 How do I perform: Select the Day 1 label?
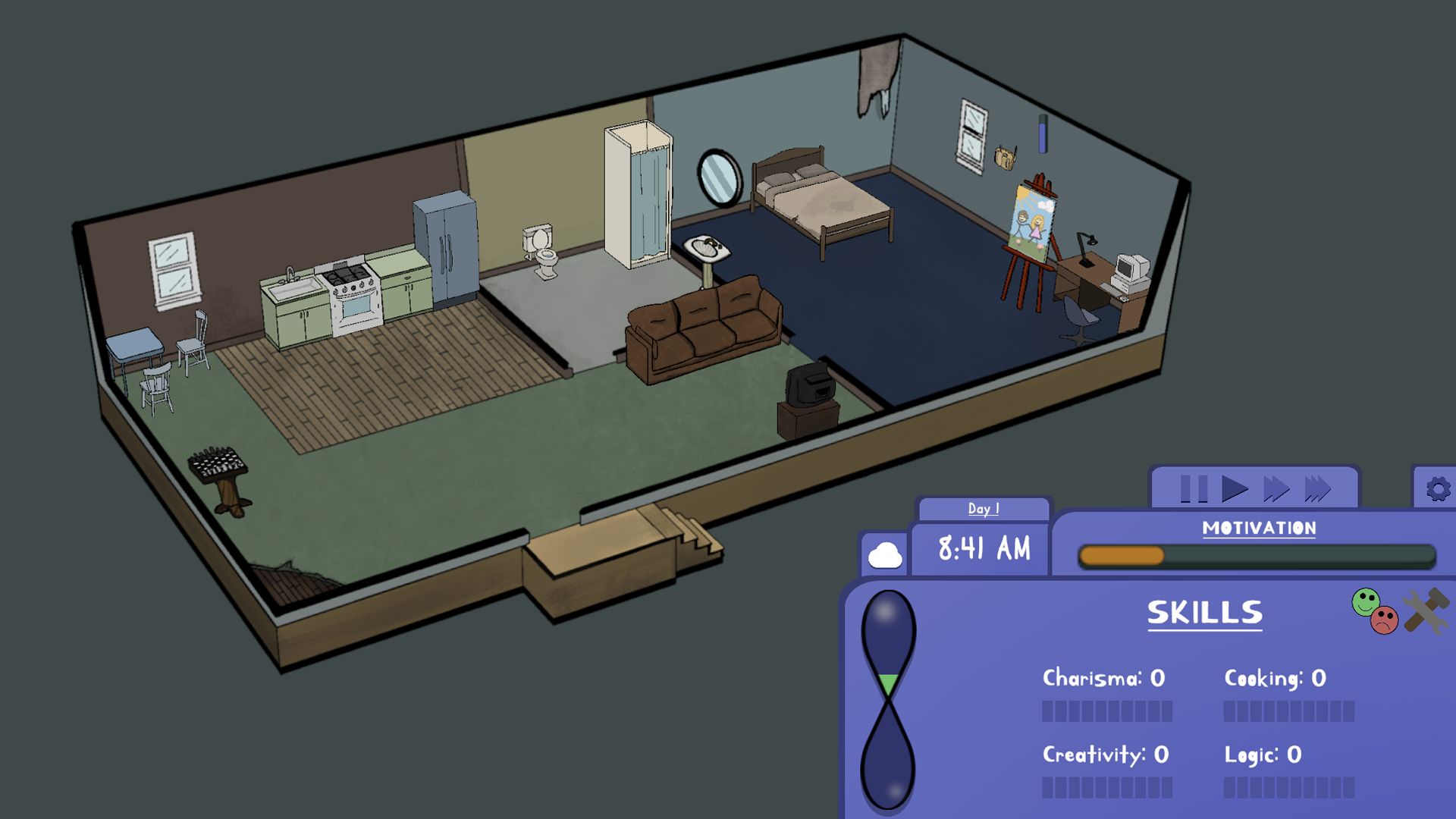[x=983, y=509]
